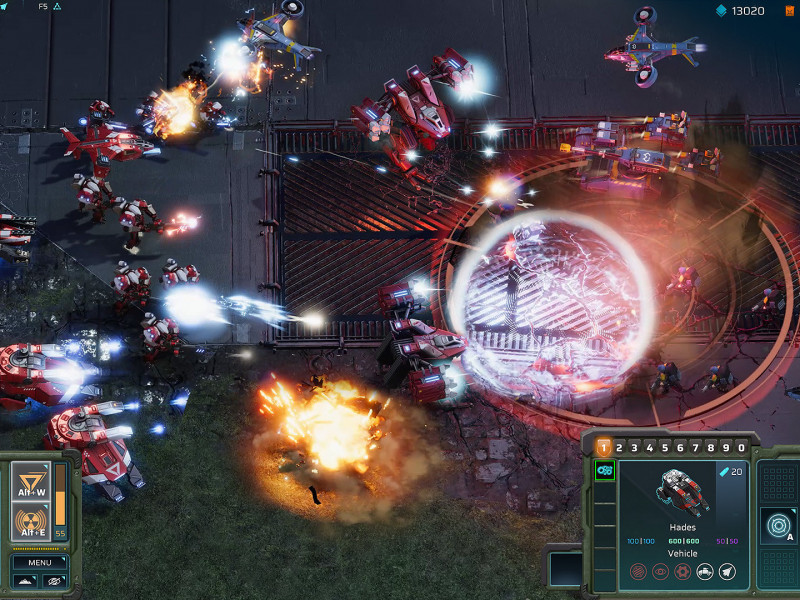Click the red eye status icon
The width and height of the screenshot is (800, 600).
click(x=660, y=572)
